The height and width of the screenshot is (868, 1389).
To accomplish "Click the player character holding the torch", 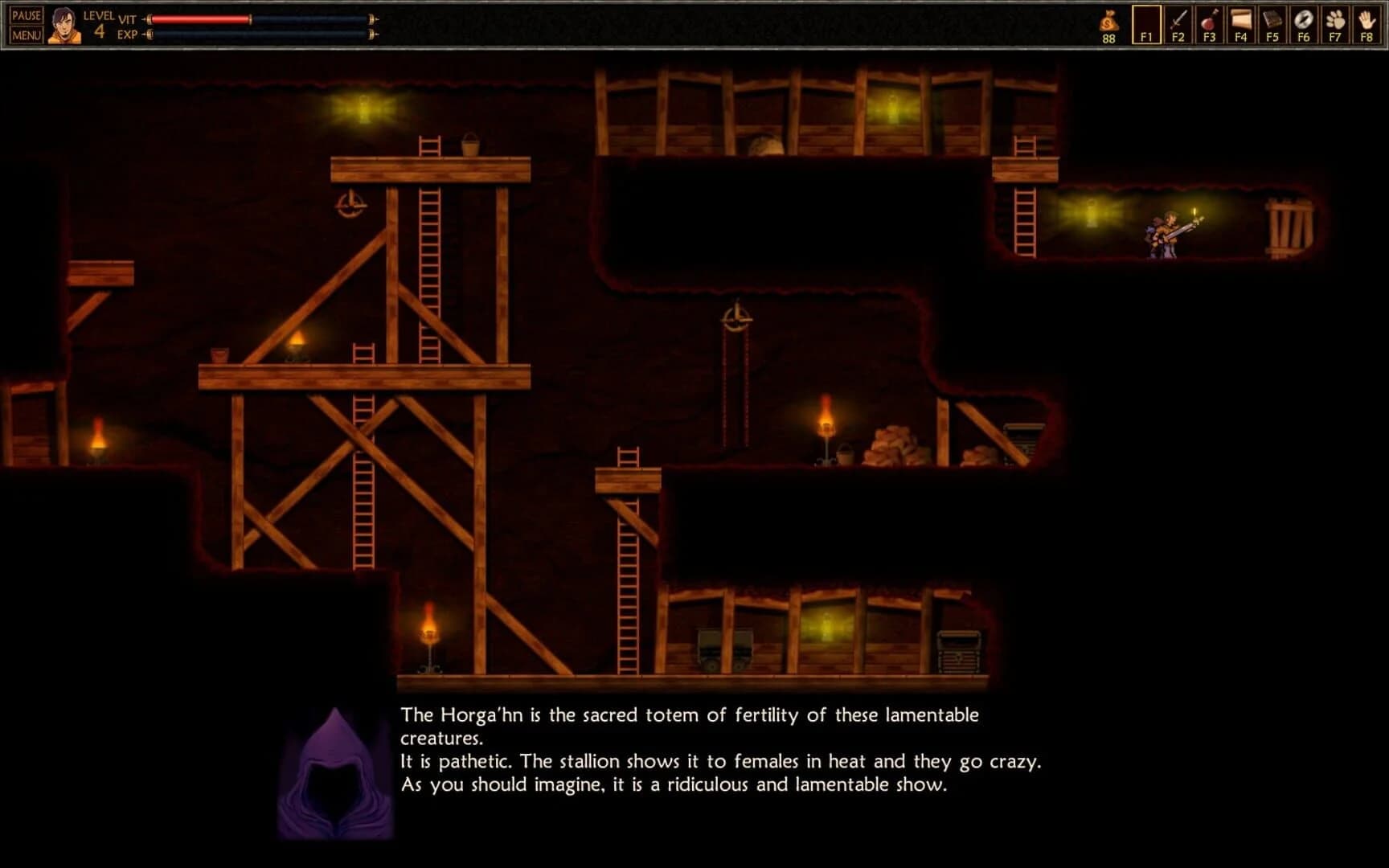I will point(1163,233).
